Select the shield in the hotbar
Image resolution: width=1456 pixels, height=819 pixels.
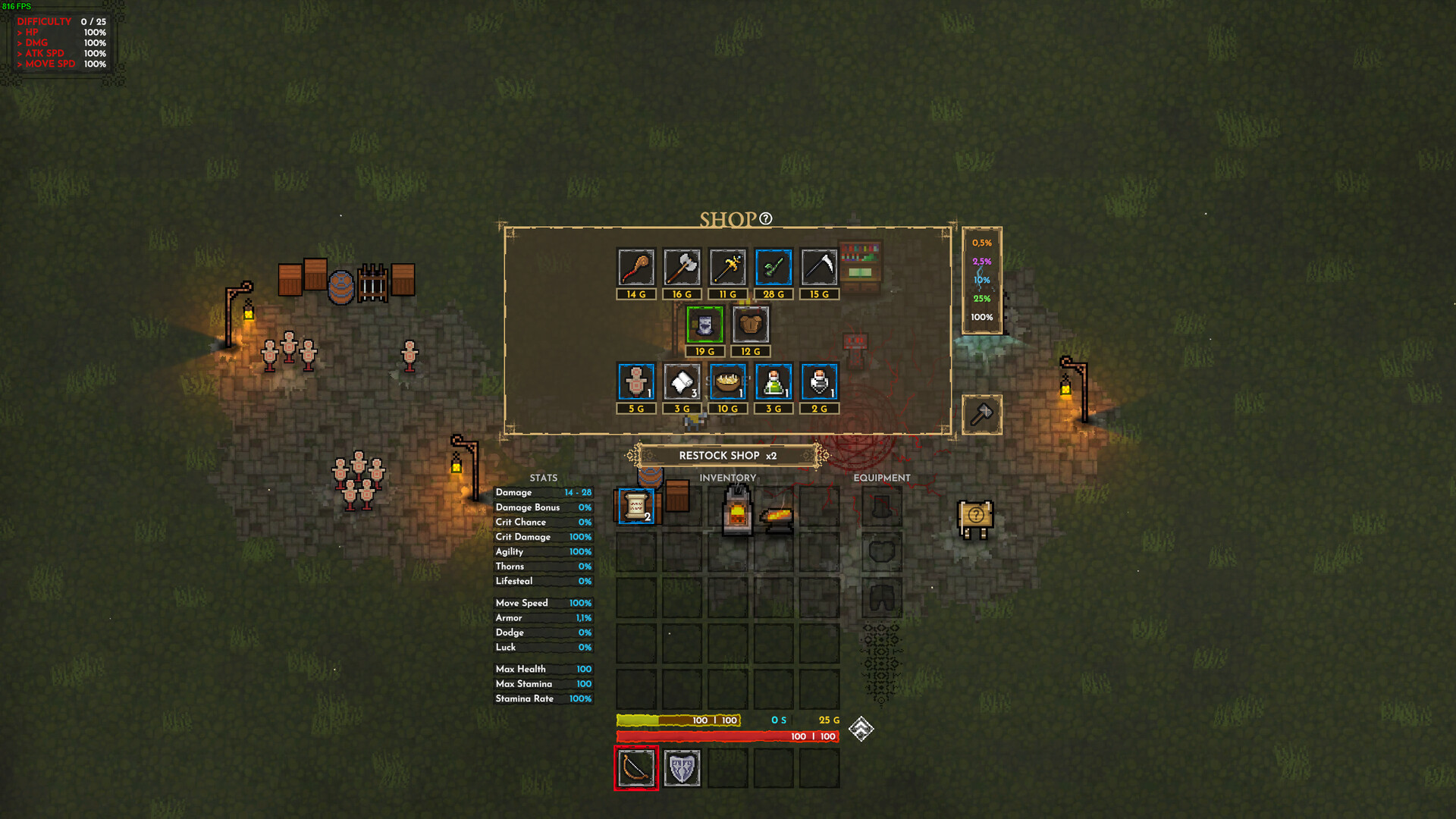click(682, 767)
